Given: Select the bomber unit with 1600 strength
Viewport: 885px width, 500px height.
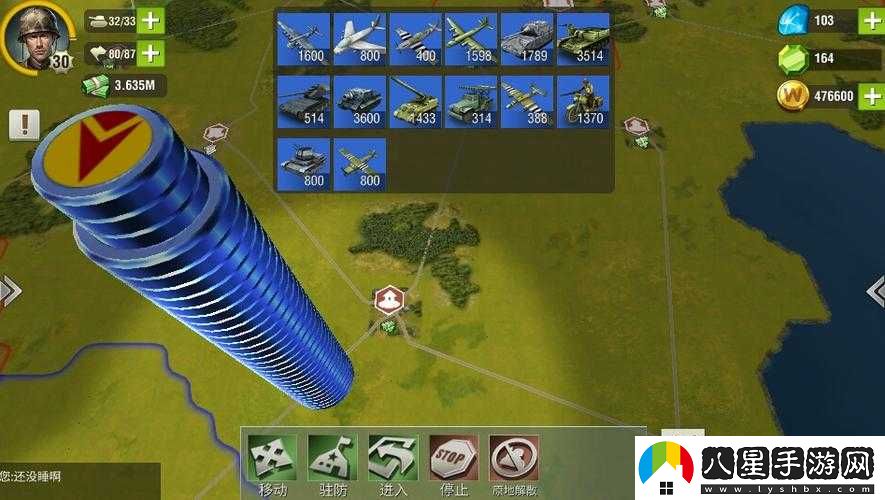Looking at the screenshot, I should click(302, 39).
